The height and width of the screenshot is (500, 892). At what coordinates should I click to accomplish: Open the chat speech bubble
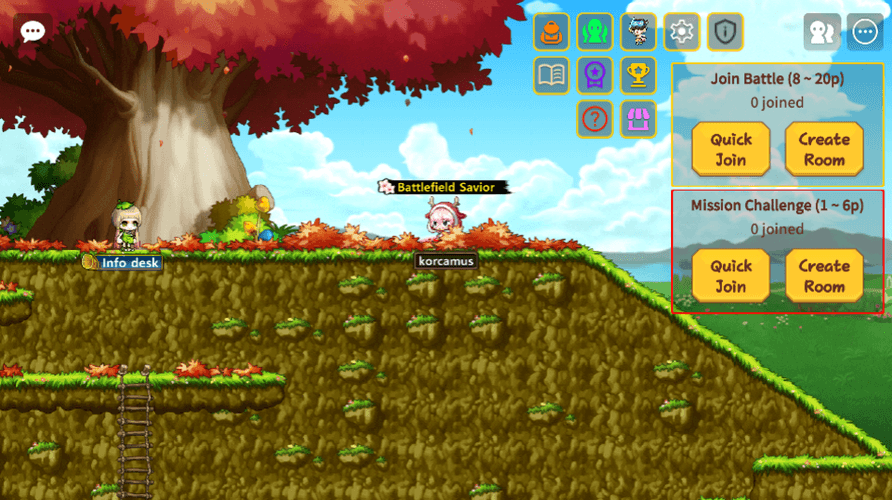click(33, 30)
